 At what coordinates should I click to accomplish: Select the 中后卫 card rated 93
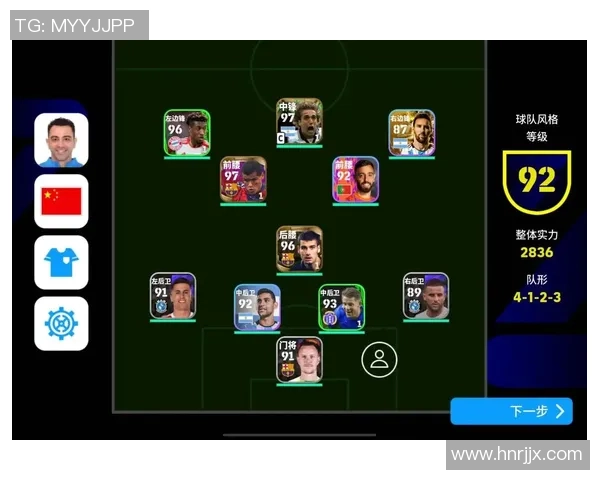pos(342,308)
